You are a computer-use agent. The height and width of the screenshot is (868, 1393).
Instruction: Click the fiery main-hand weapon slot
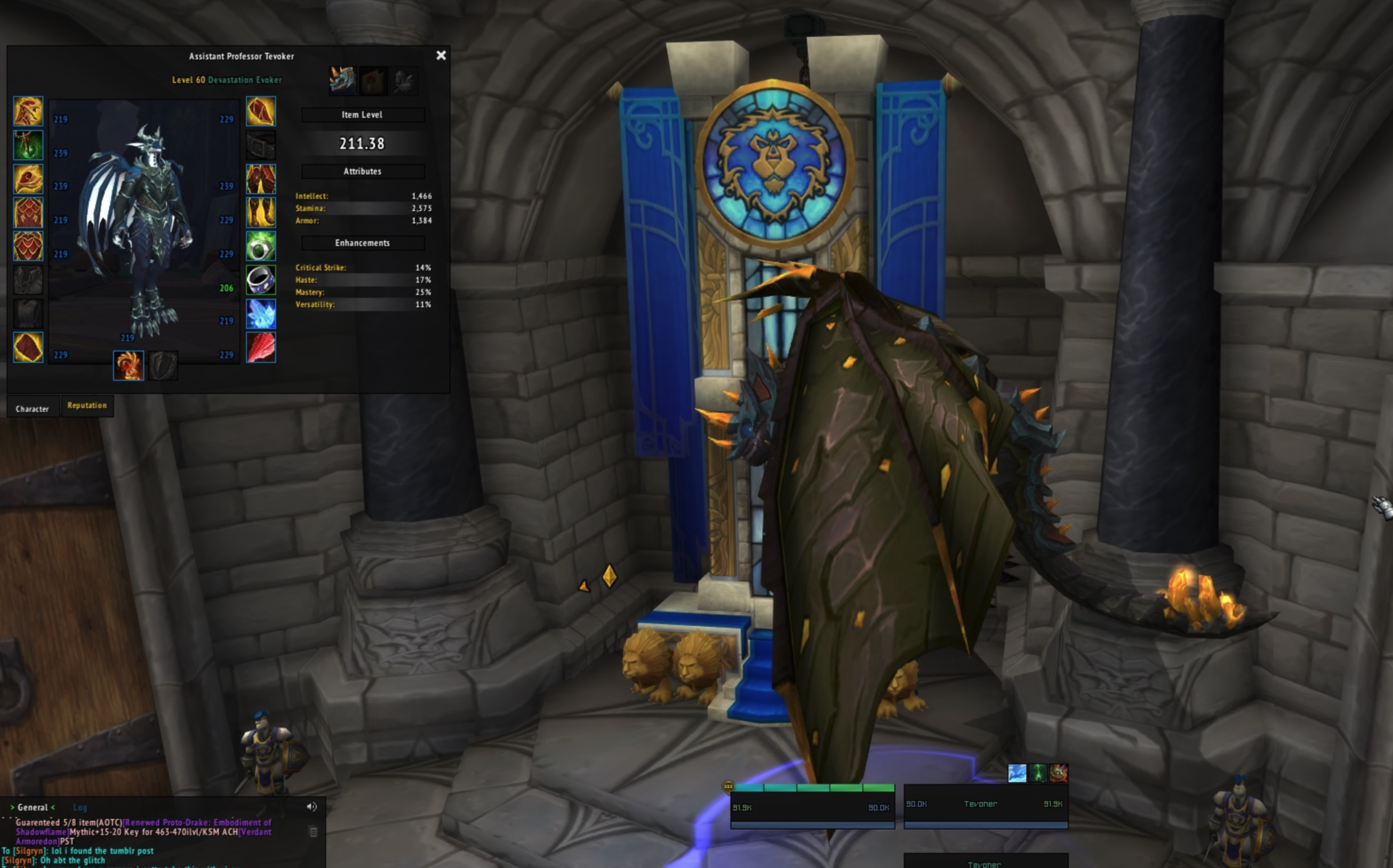click(x=129, y=365)
